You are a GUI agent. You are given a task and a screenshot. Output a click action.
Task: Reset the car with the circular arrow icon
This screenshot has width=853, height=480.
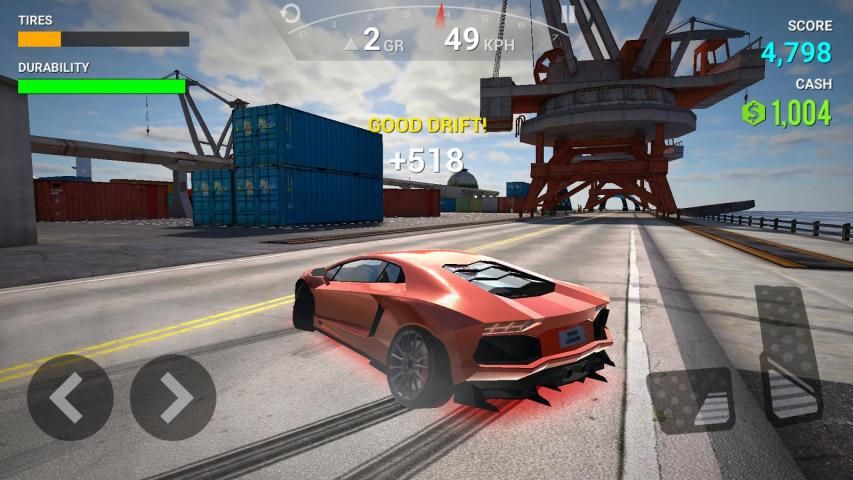pyautogui.click(x=291, y=14)
